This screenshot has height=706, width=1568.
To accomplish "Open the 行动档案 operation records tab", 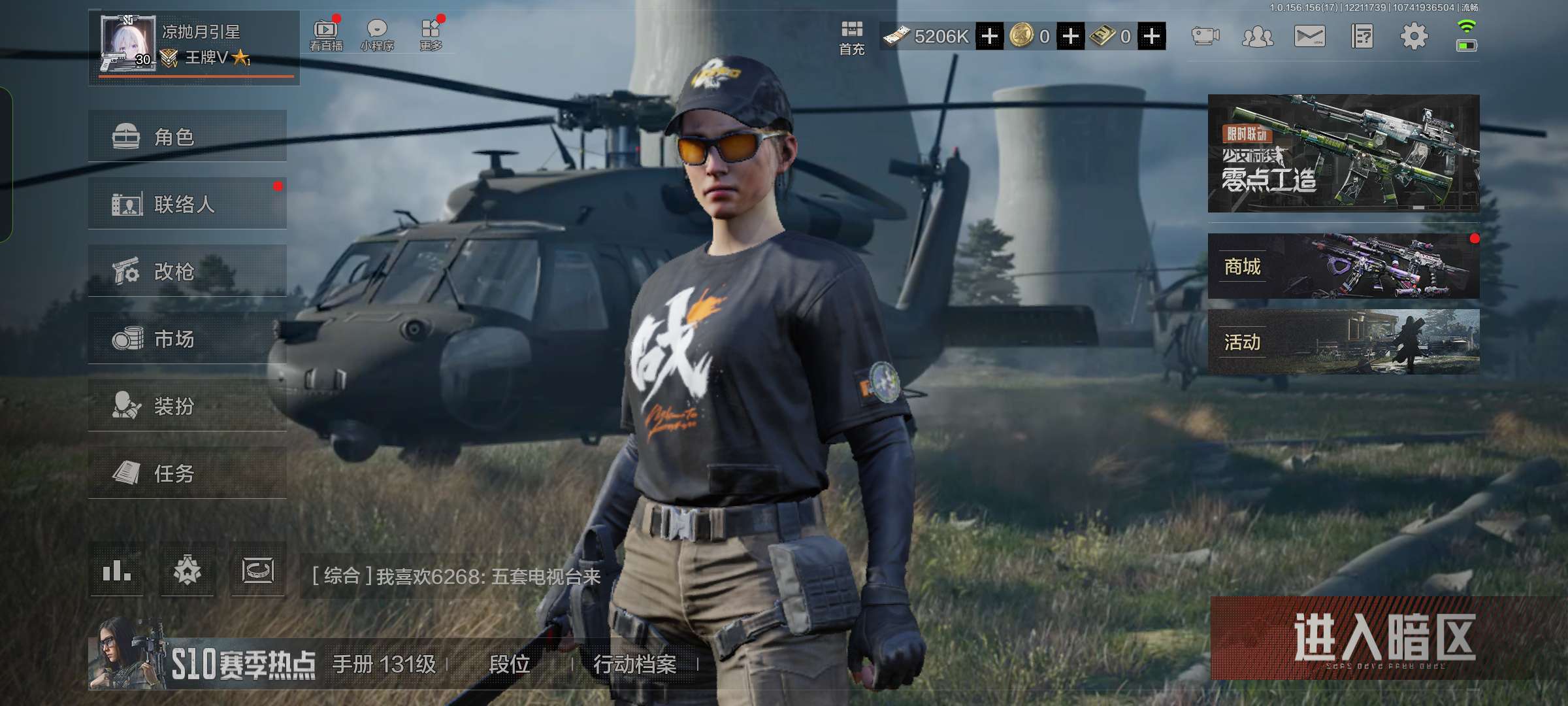I will coord(634,664).
